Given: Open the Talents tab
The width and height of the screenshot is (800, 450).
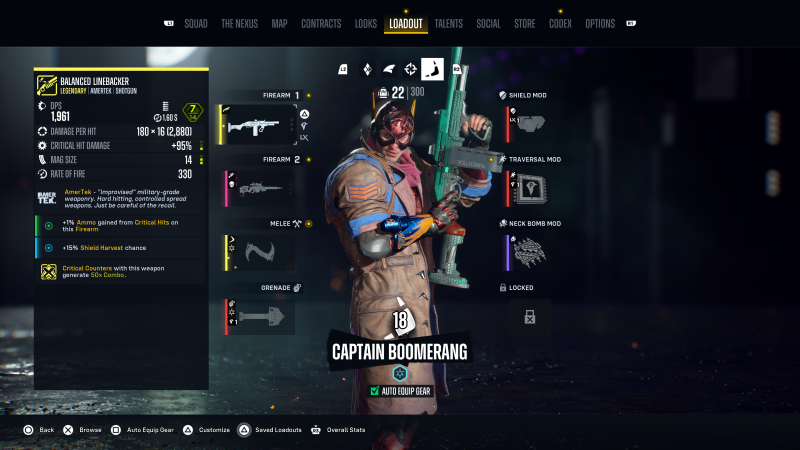Looking at the screenshot, I should [448, 23].
